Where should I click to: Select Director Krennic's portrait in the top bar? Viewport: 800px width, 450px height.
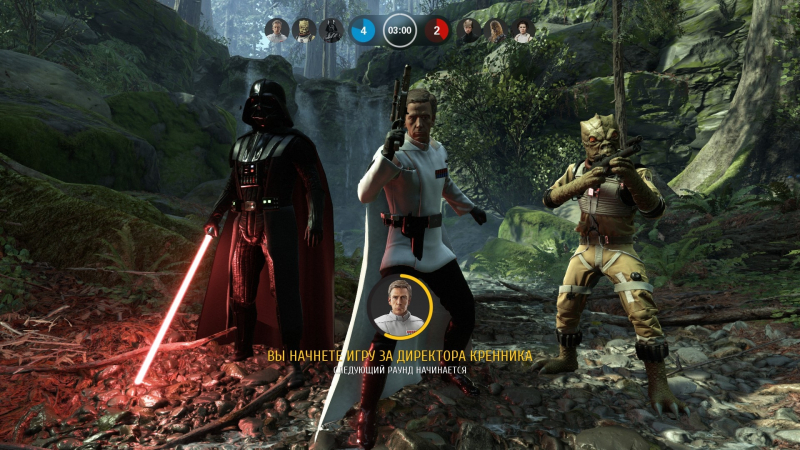point(277,31)
